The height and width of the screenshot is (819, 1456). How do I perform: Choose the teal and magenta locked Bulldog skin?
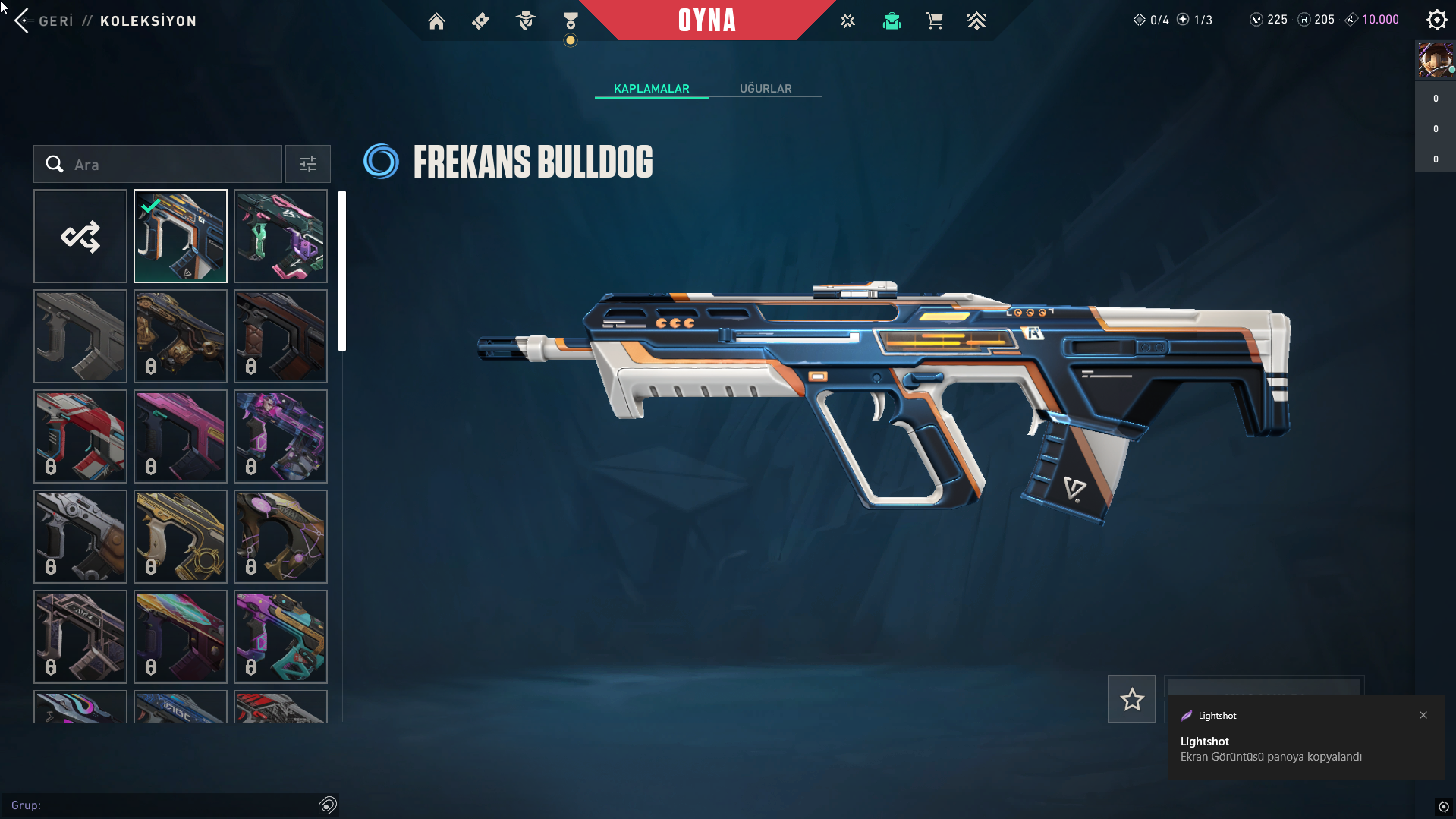(x=281, y=637)
